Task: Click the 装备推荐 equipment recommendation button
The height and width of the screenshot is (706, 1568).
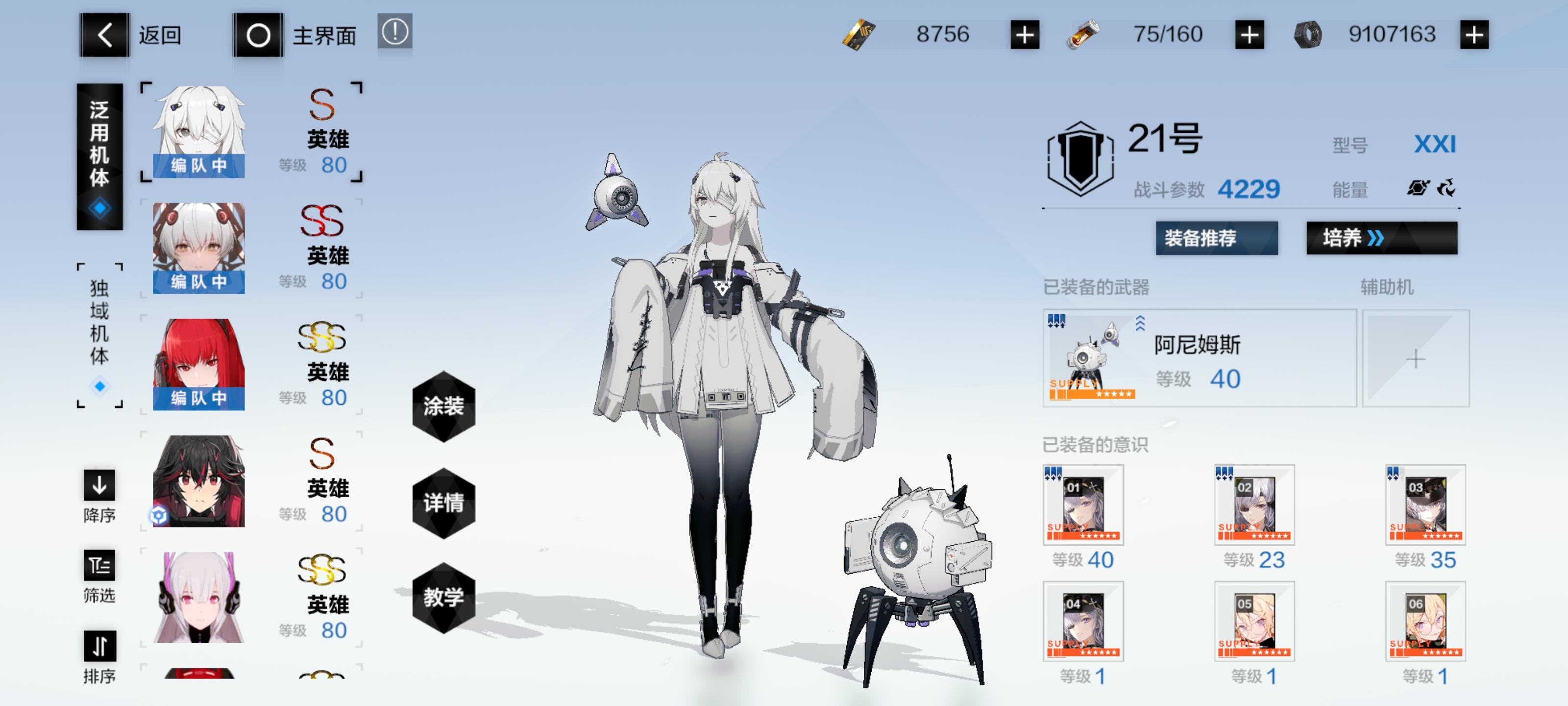Action: pos(1217,239)
